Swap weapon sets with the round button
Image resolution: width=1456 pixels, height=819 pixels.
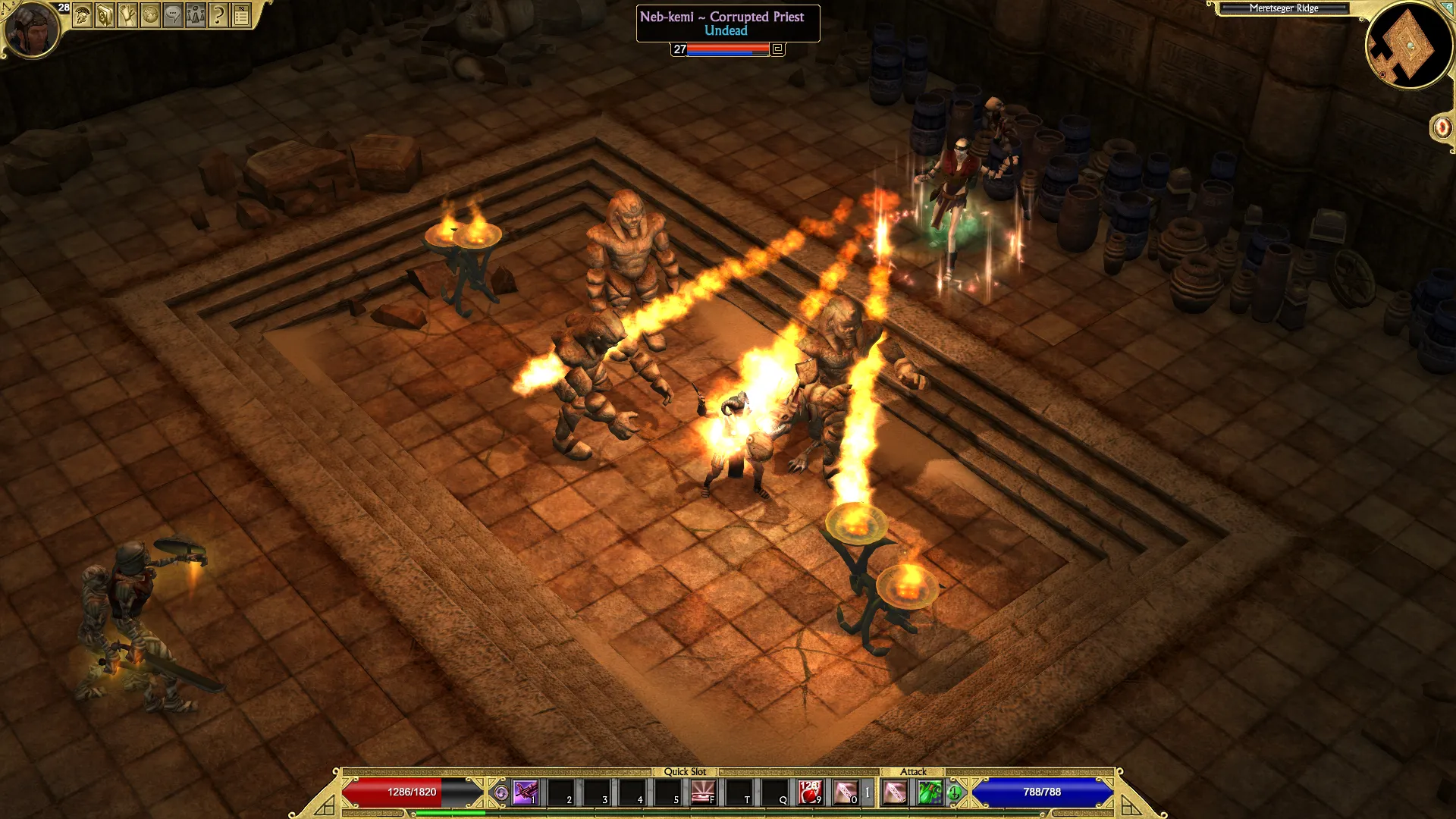point(501,793)
